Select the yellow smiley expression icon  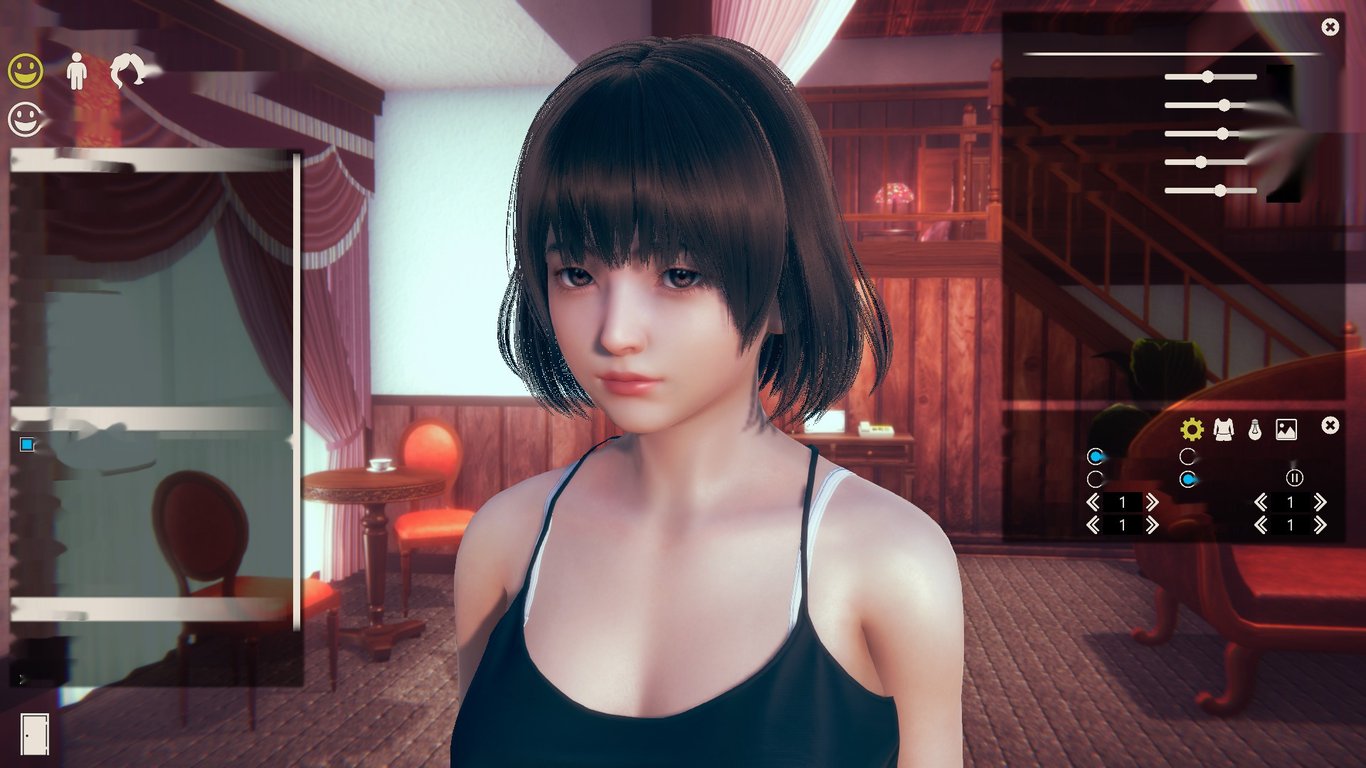pos(26,71)
